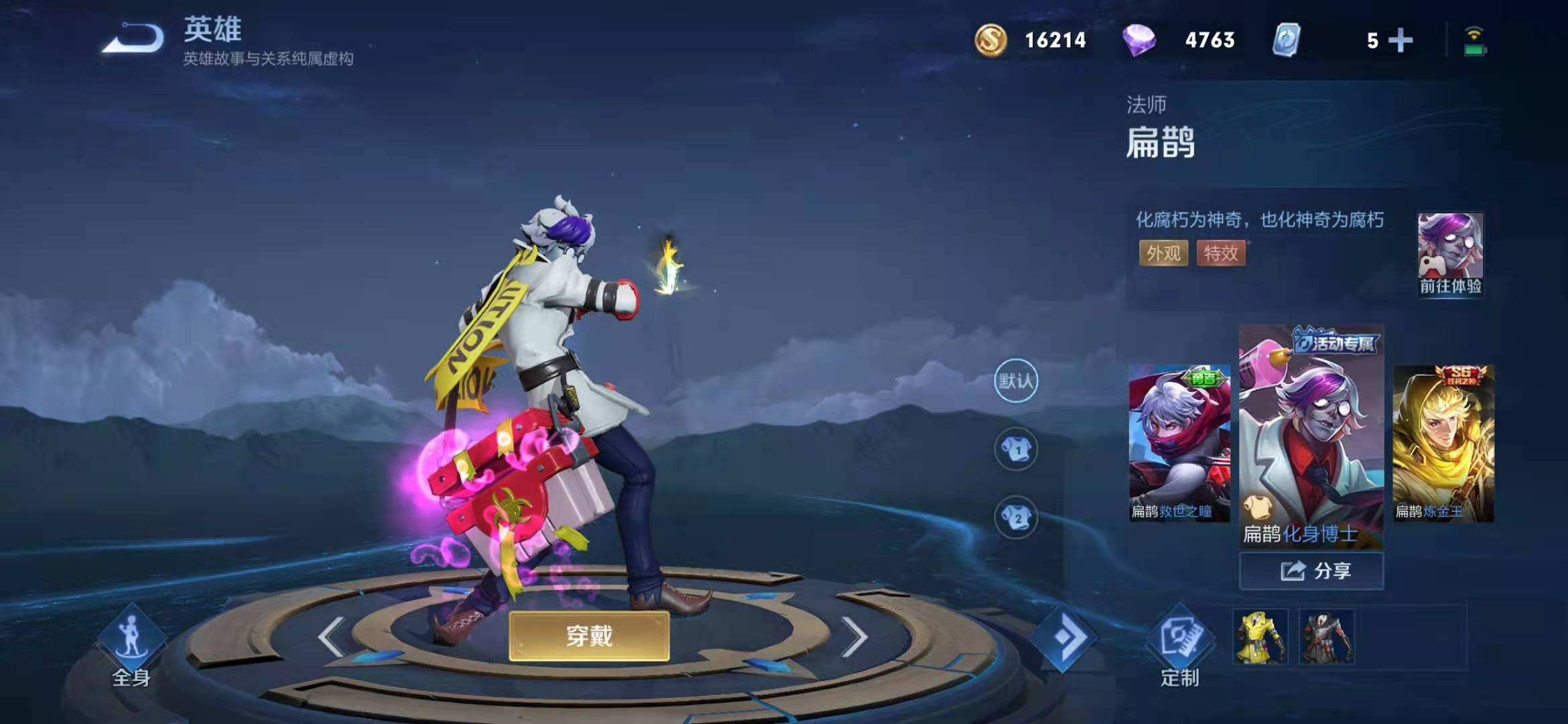This screenshot has height=724, width=1568.
Task: Go back using the return arrow
Action: pos(133,38)
